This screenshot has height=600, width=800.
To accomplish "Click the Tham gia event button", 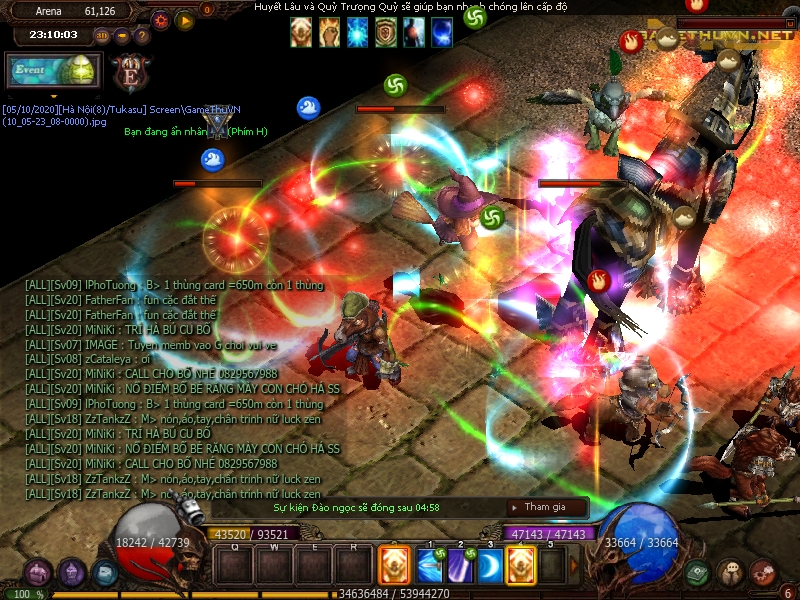I will click(546, 507).
